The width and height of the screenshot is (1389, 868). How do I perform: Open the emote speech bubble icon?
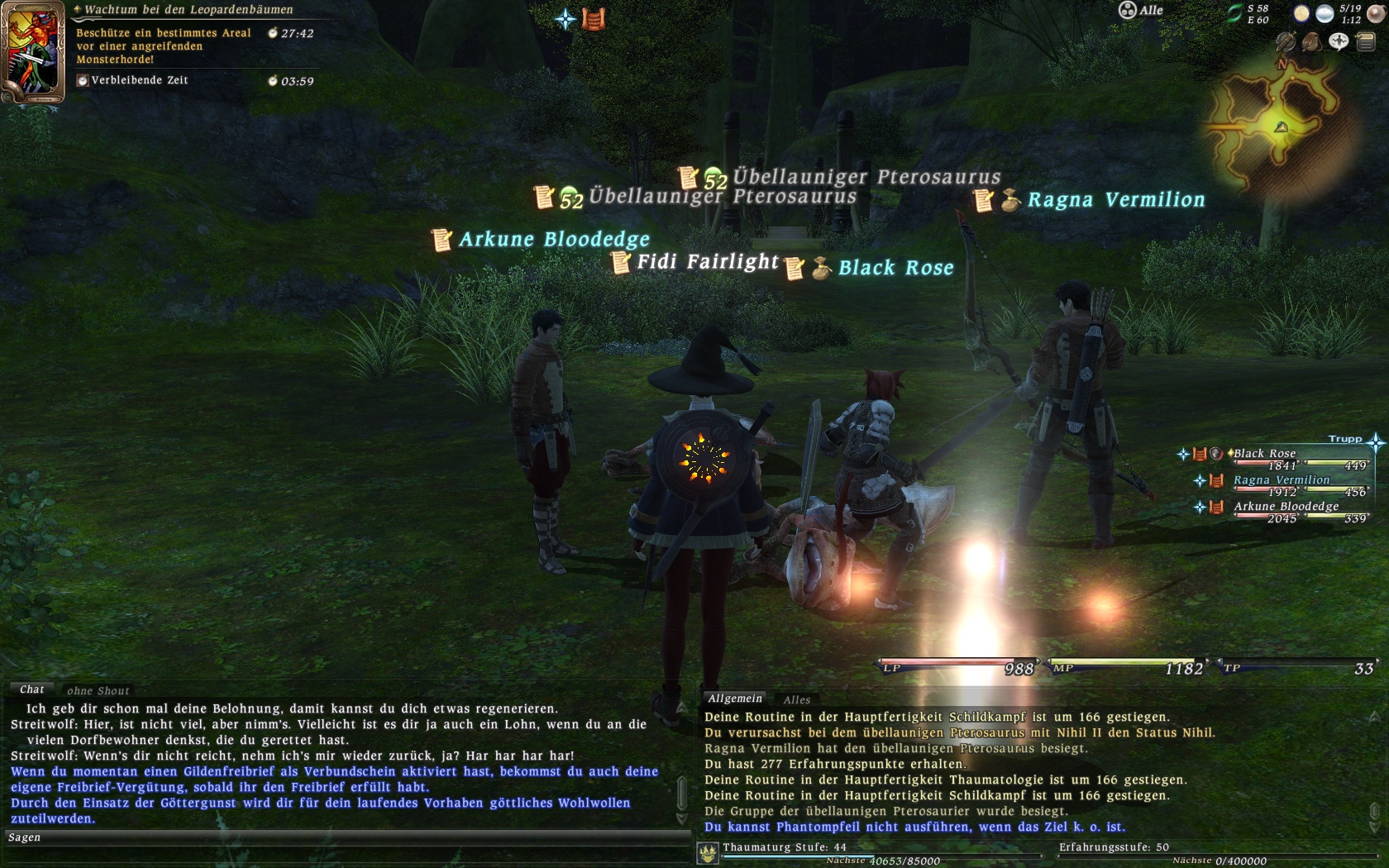click(1339, 41)
